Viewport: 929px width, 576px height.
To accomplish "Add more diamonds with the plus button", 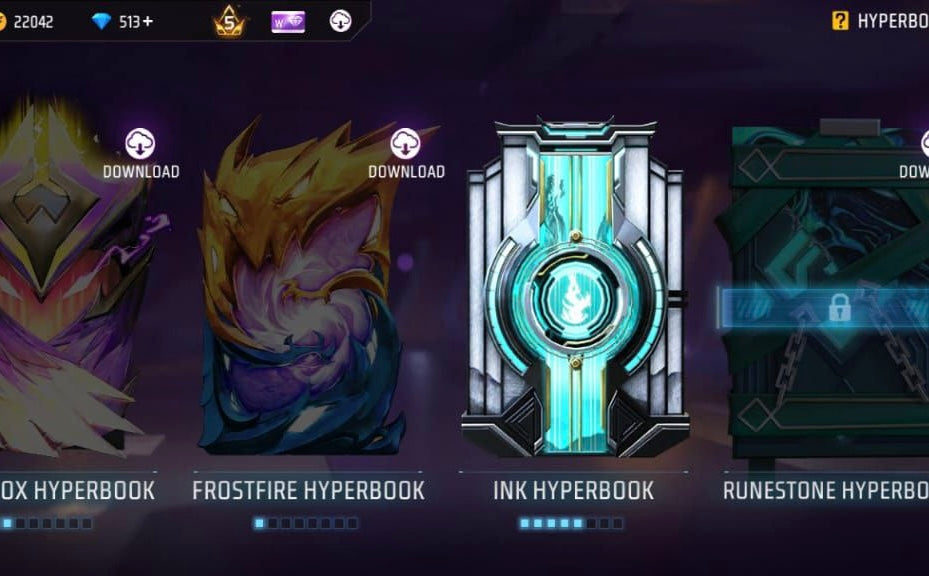I will pos(148,21).
